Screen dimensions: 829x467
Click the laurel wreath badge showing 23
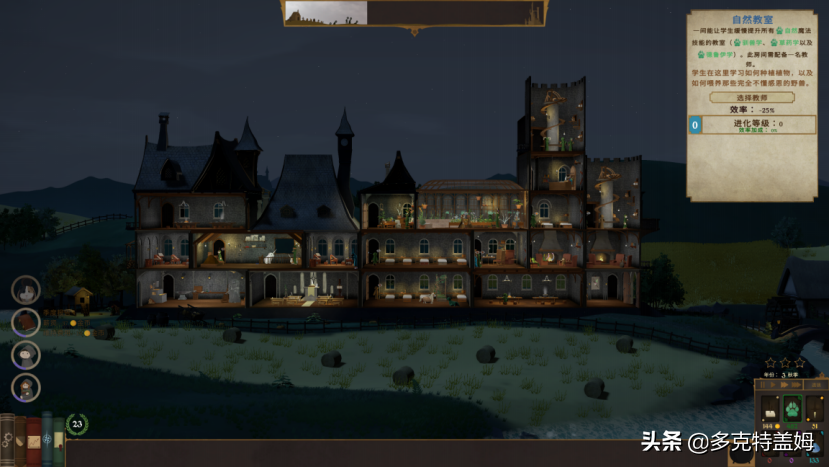[77, 424]
